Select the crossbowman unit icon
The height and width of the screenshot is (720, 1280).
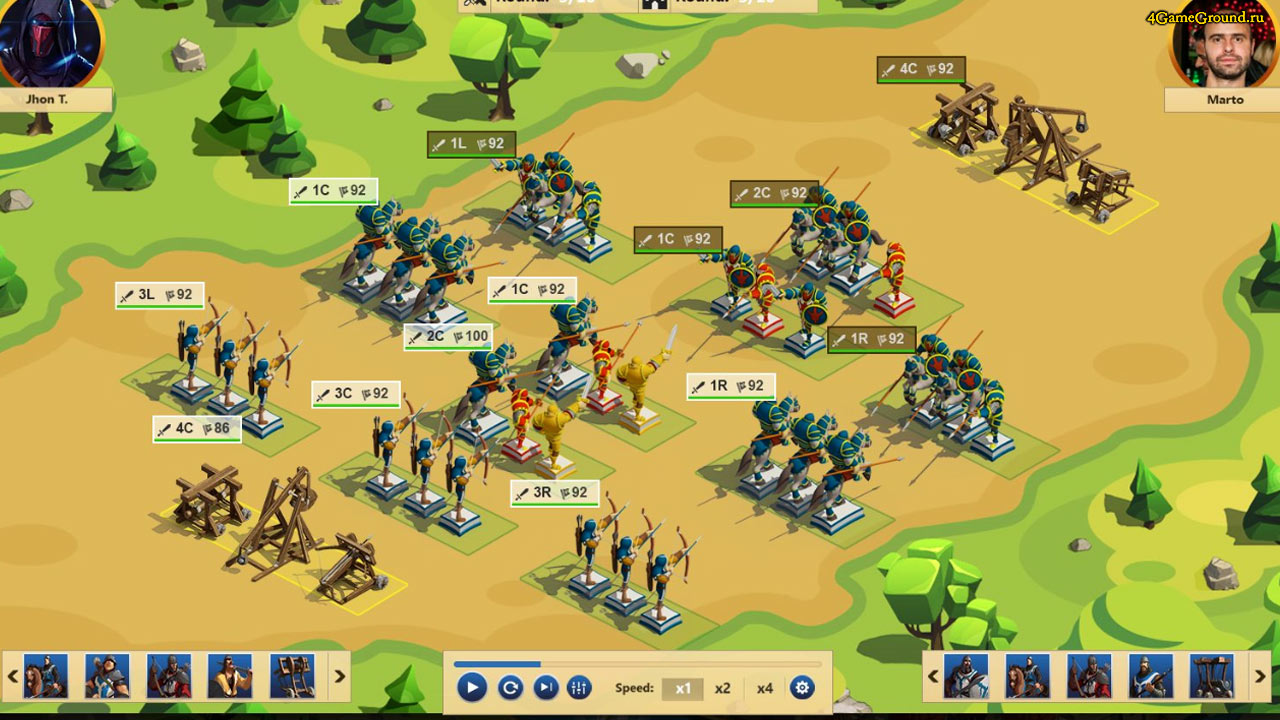click(x=1150, y=676)
